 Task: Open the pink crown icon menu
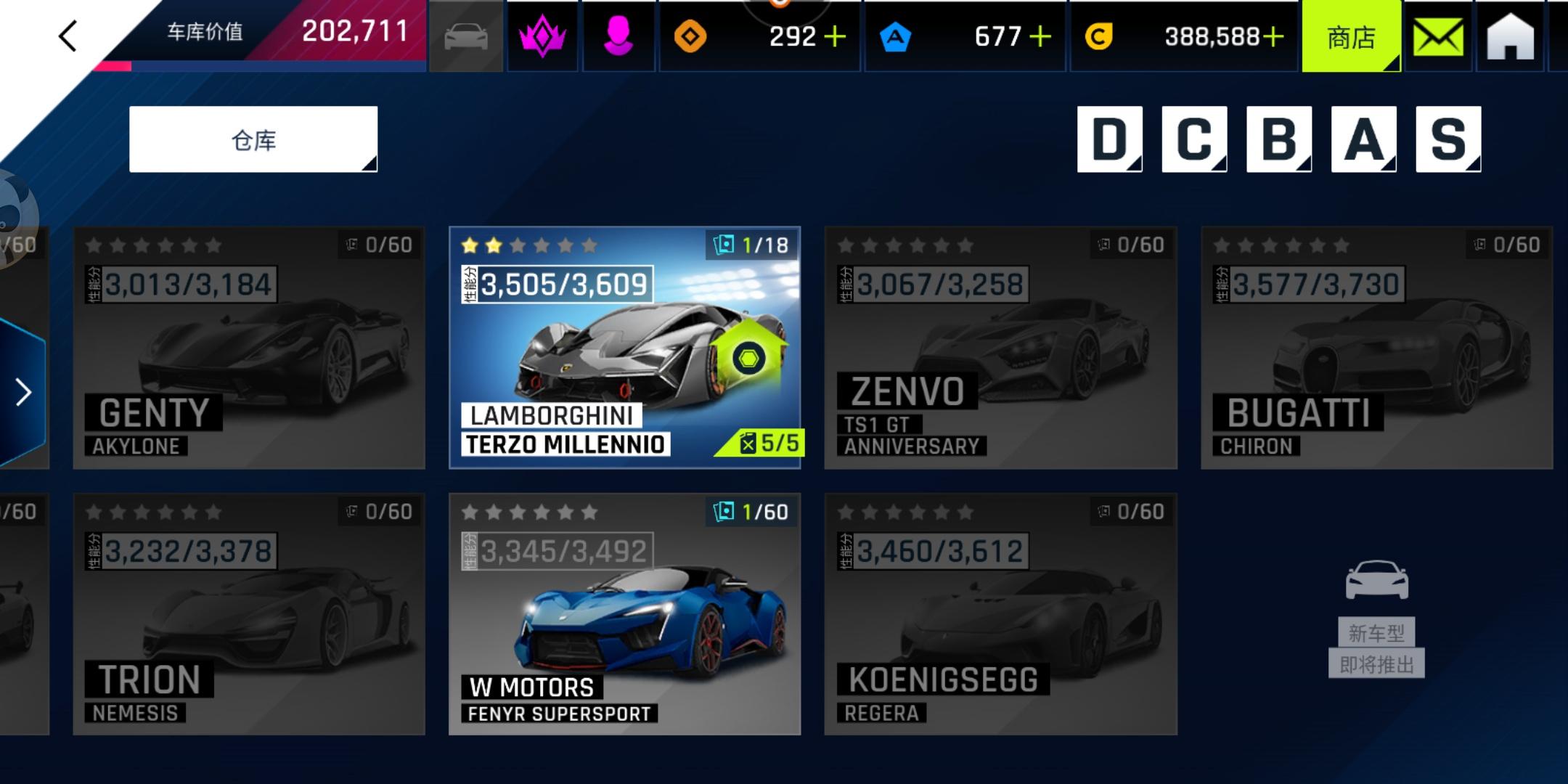click(x=542, y=36)
